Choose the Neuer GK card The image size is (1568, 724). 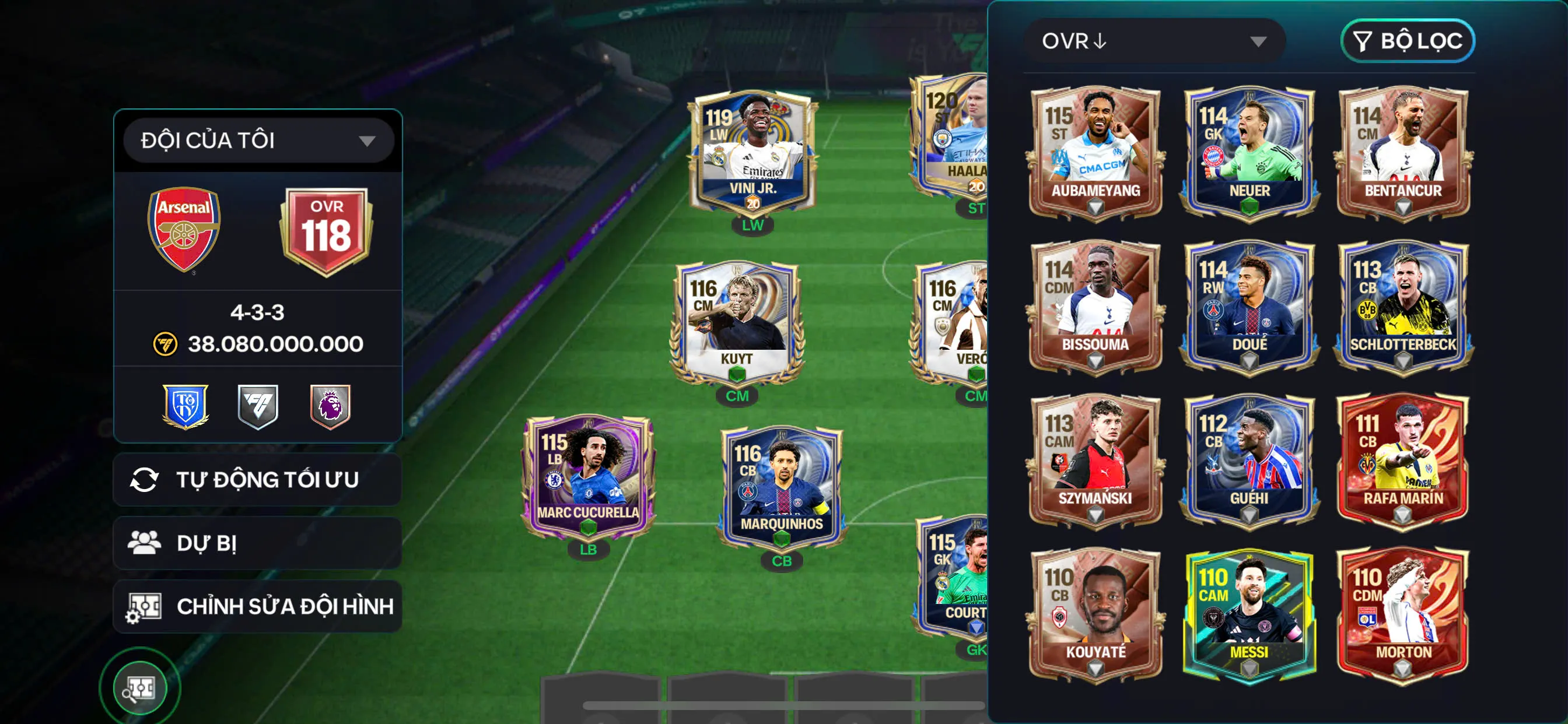1249,153
